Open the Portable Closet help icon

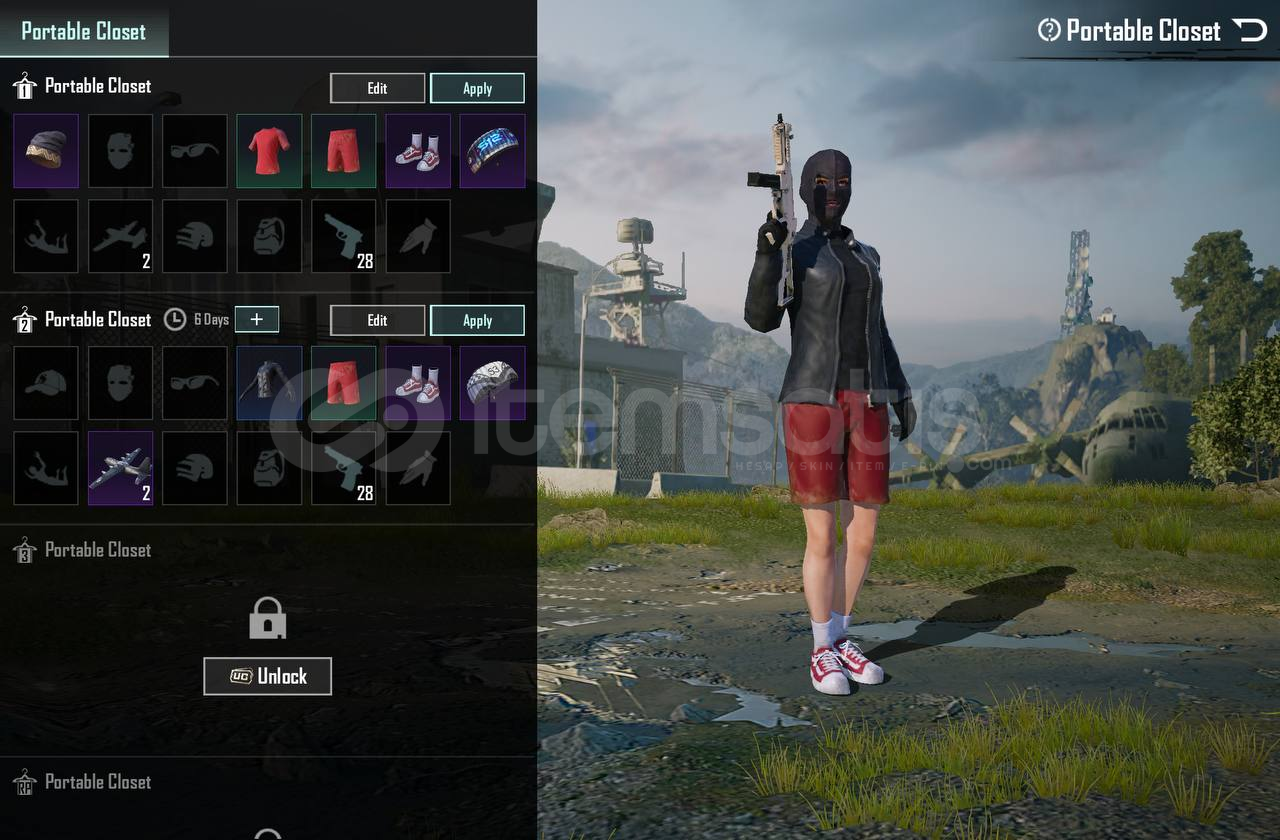[x=1048, y=30]
